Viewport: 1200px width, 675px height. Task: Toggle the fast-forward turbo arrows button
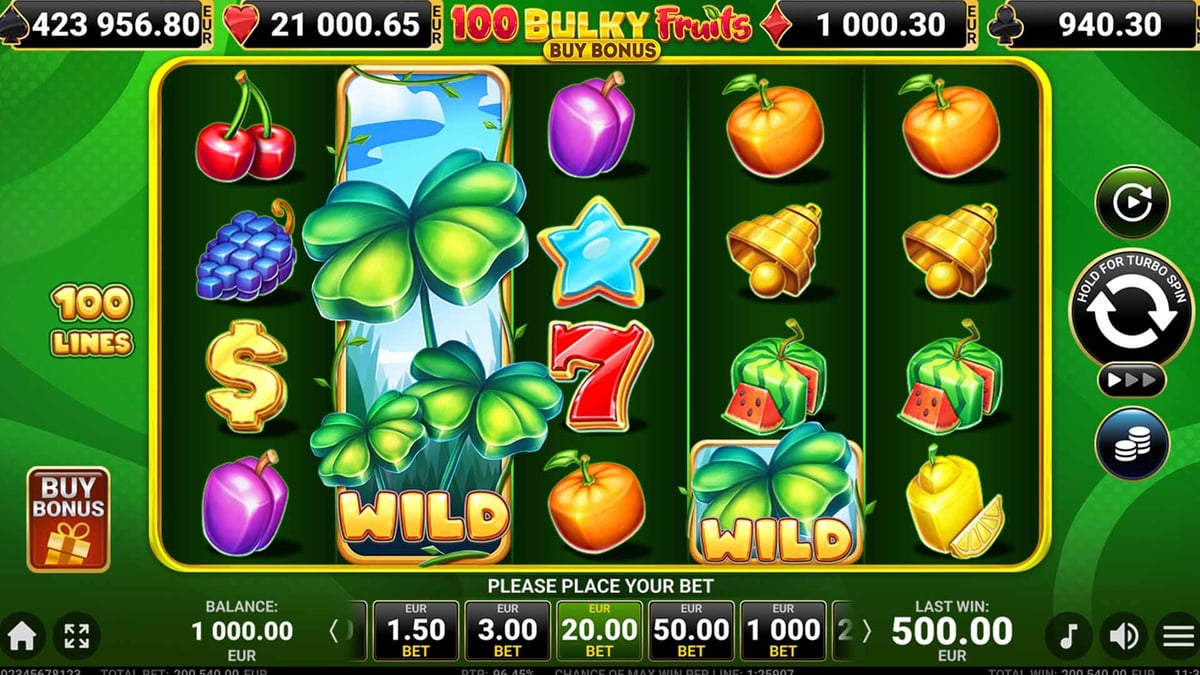[1132, 380]
